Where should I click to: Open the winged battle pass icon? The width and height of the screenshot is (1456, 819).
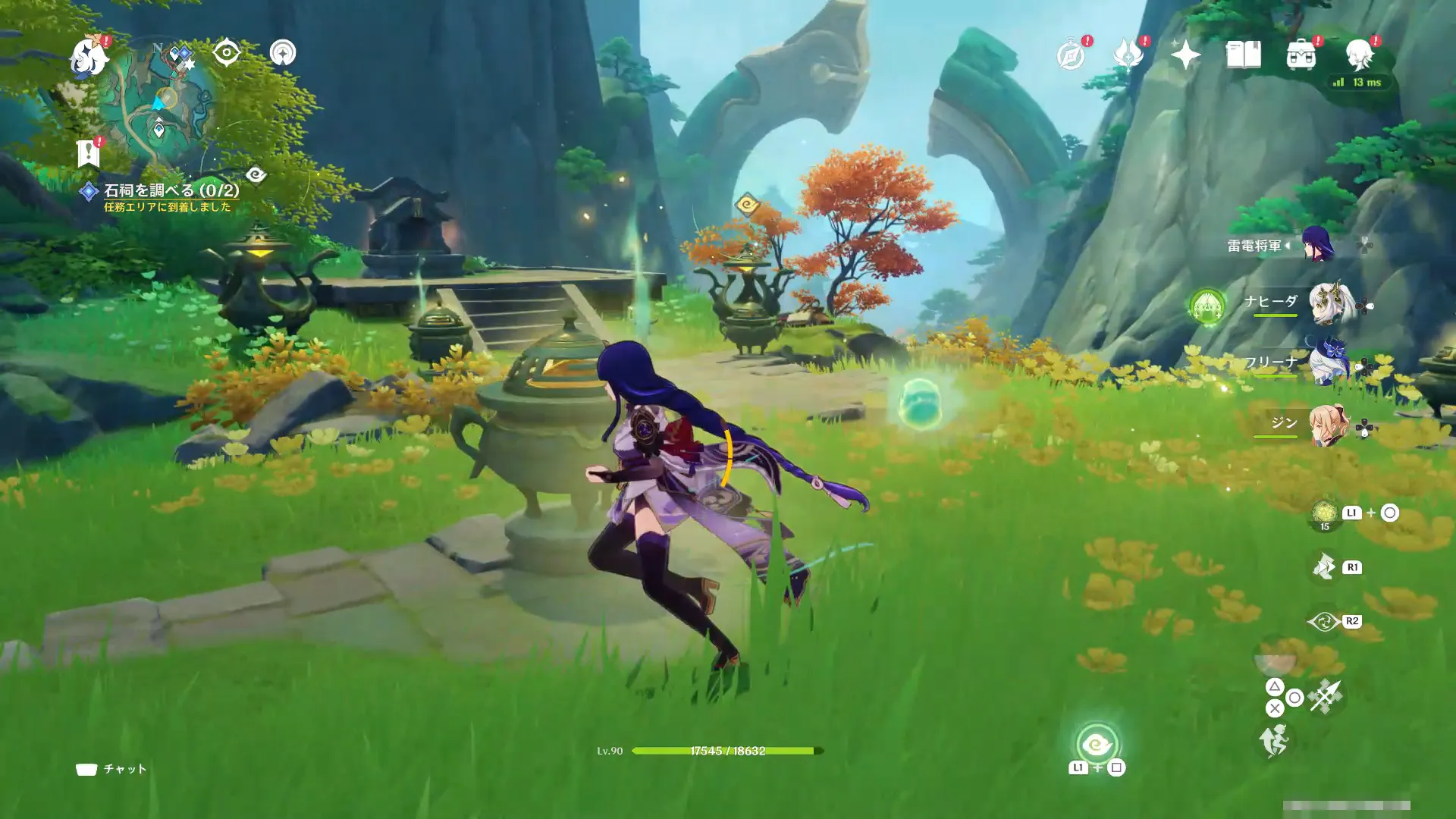coord(1128,55)
